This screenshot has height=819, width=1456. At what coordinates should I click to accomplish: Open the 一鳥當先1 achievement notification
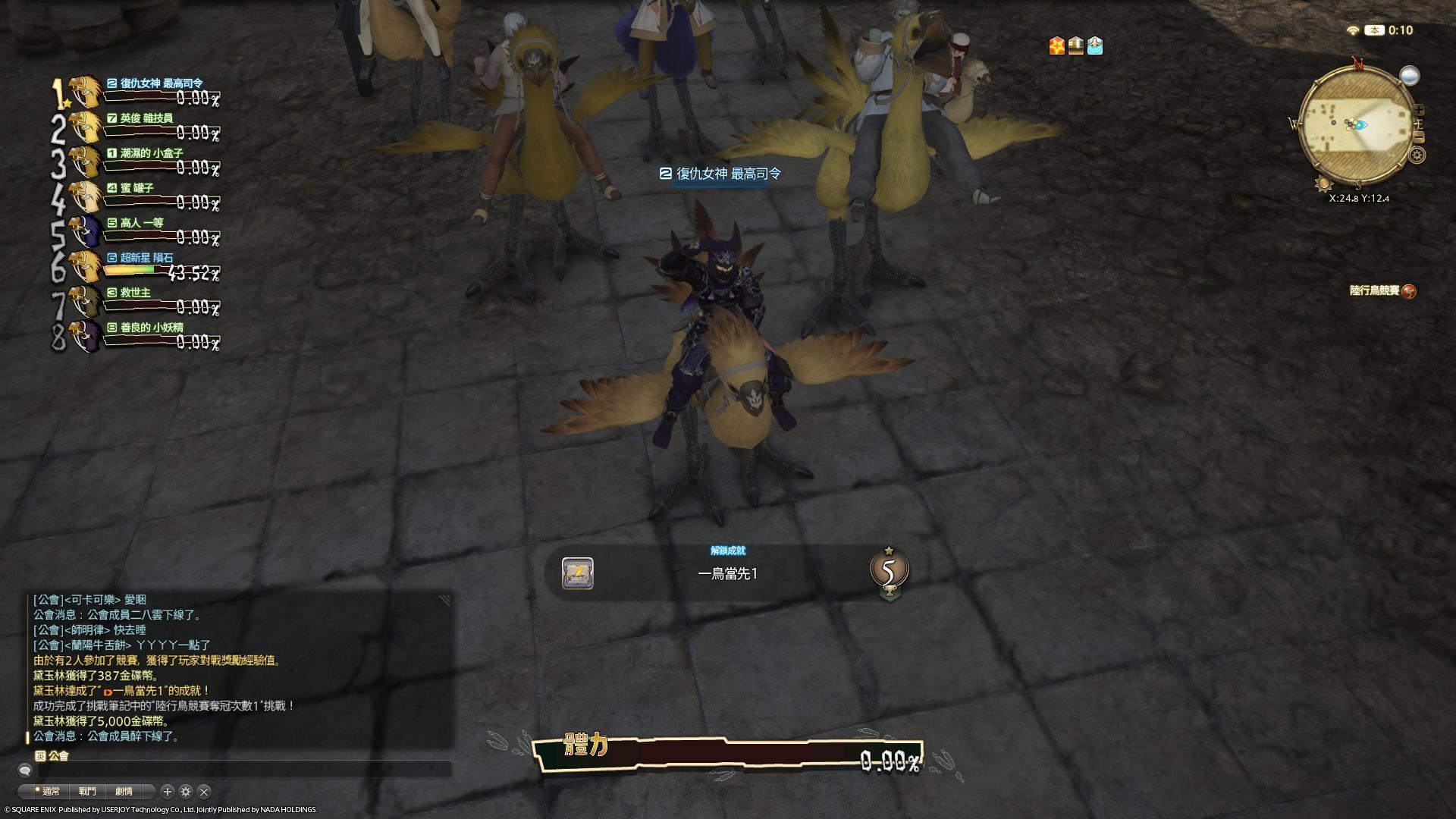(726, 573)
